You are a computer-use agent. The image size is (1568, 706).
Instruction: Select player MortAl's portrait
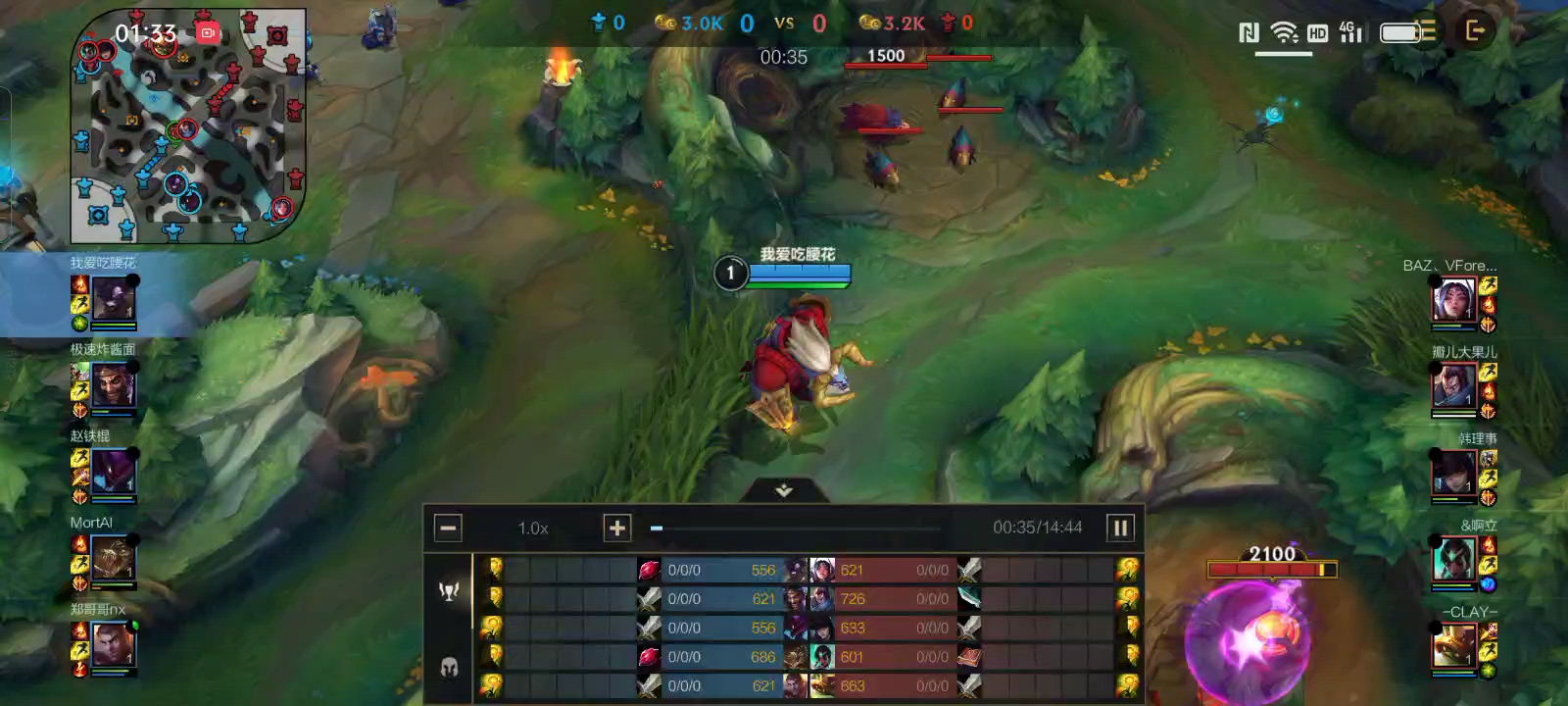click(114, 557)
